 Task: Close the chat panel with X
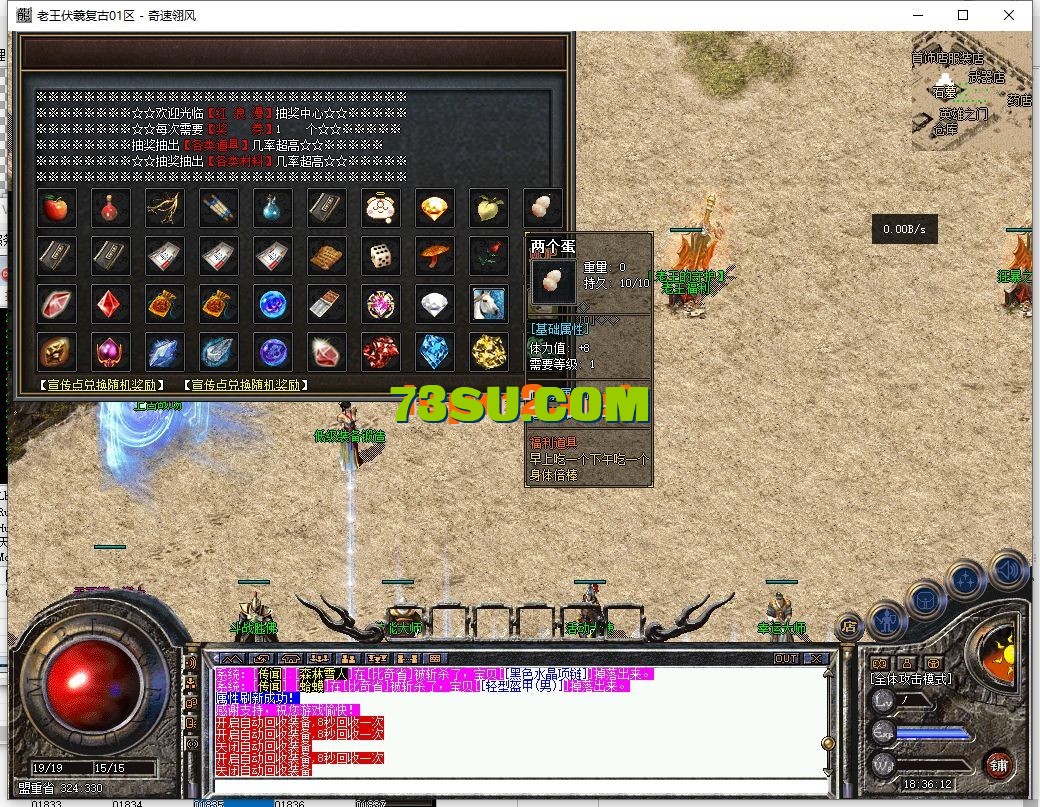(x=816, y=658)
